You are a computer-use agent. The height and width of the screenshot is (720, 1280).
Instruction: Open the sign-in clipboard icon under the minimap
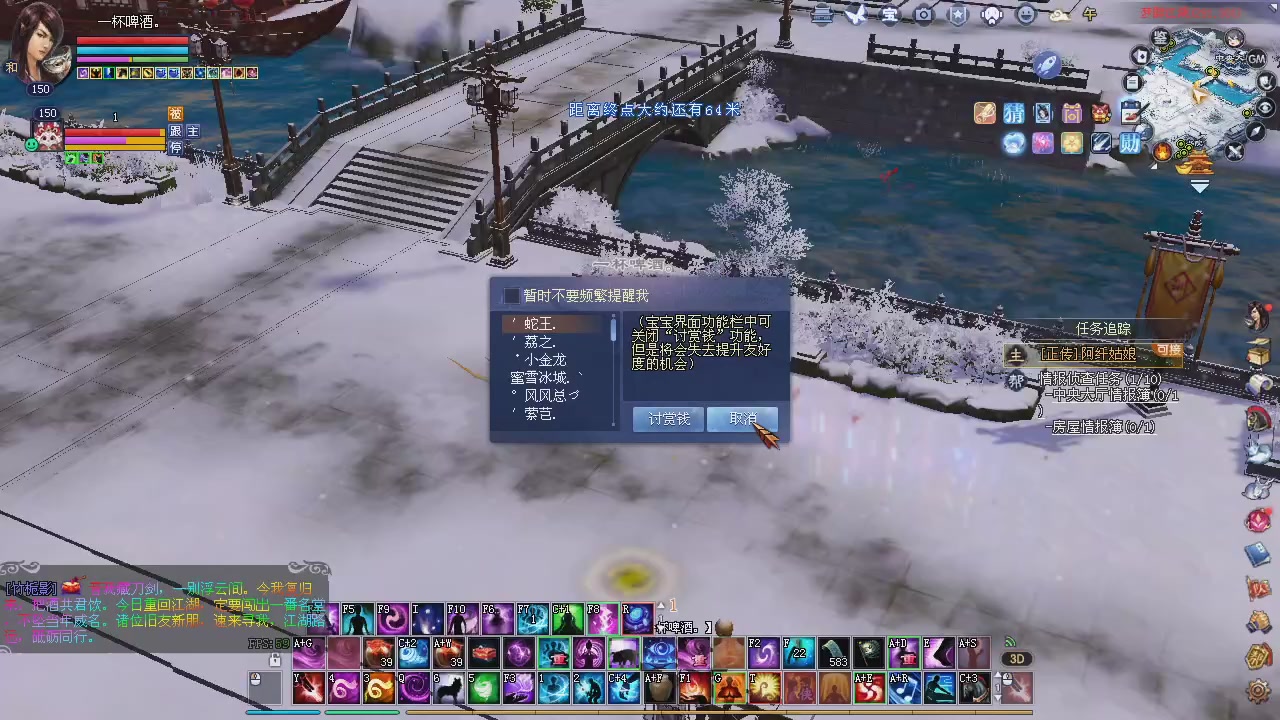click(1132, 113)
